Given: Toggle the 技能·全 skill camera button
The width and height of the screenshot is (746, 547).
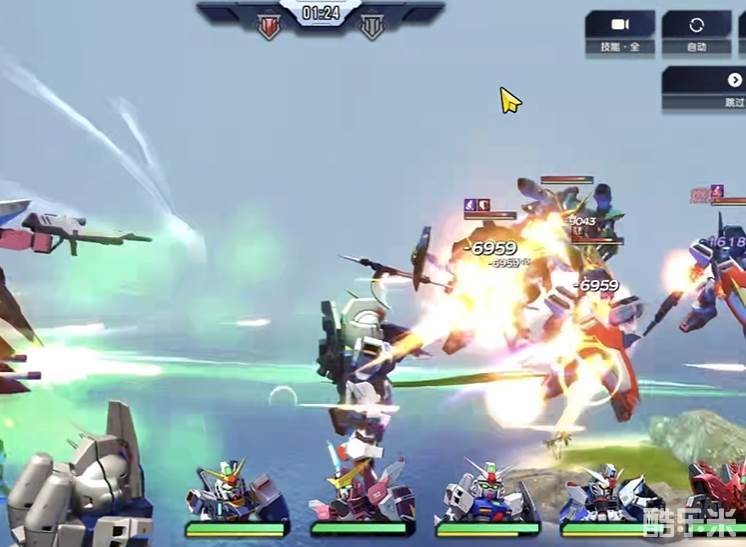Looking at the screenshot, I should (x=620, y=31).
